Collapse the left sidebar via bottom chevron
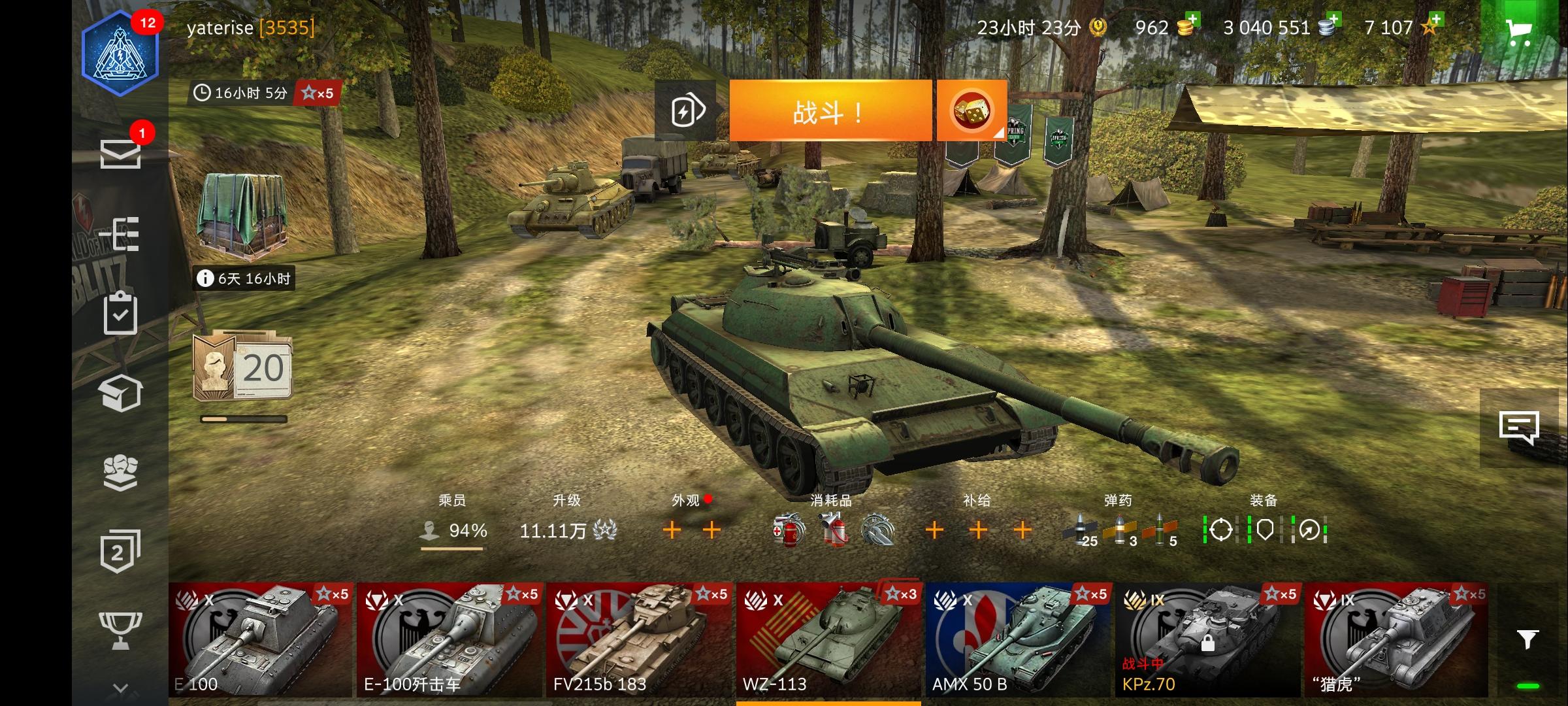This screenshot has width=1568, height=706. 121,686
